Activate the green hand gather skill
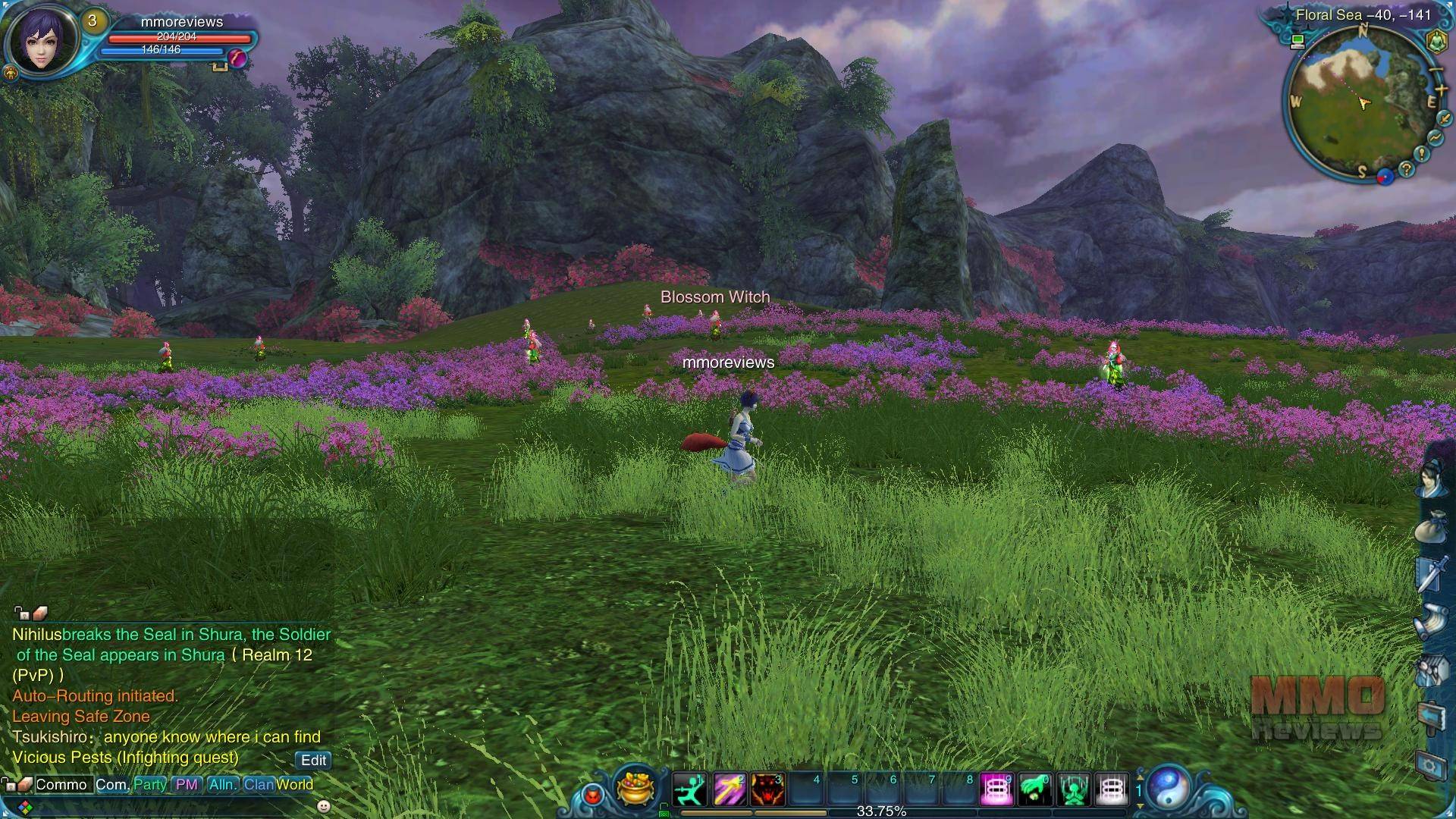Viewport: 1456px width, 819px height. click(x=1035, y=789)
